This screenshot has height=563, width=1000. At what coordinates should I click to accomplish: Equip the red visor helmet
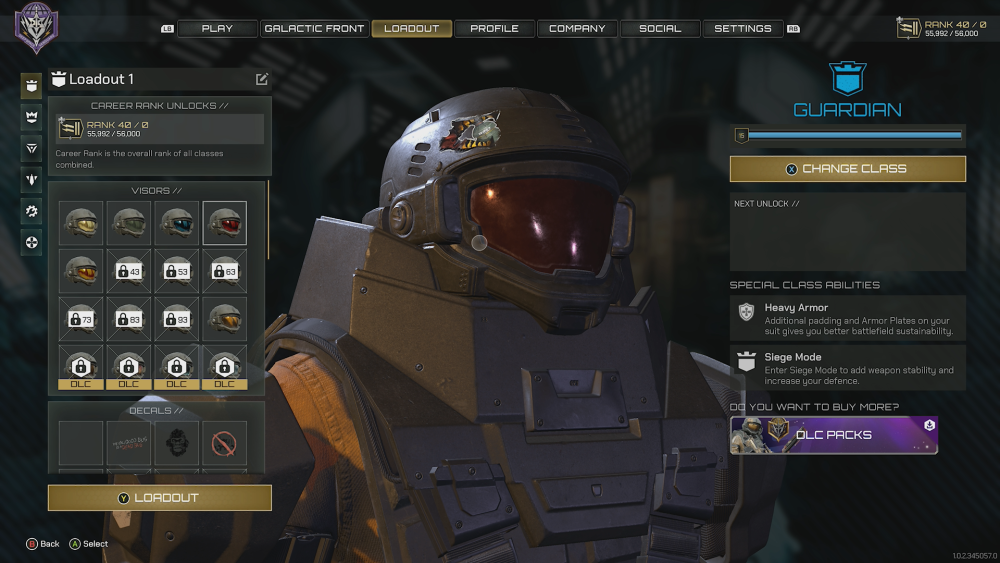point(225,223)
